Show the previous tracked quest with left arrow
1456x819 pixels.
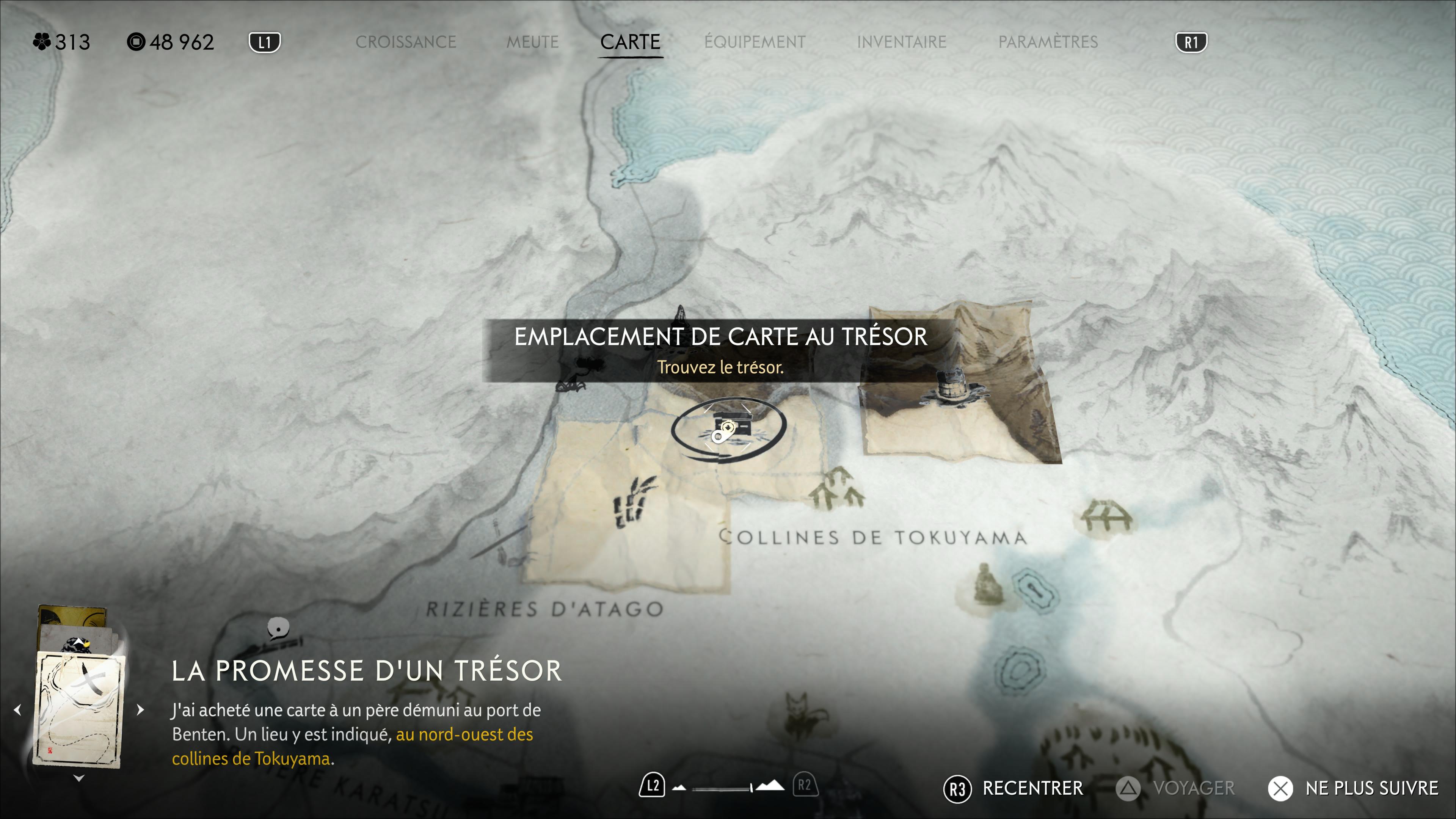tap(17, 710)
